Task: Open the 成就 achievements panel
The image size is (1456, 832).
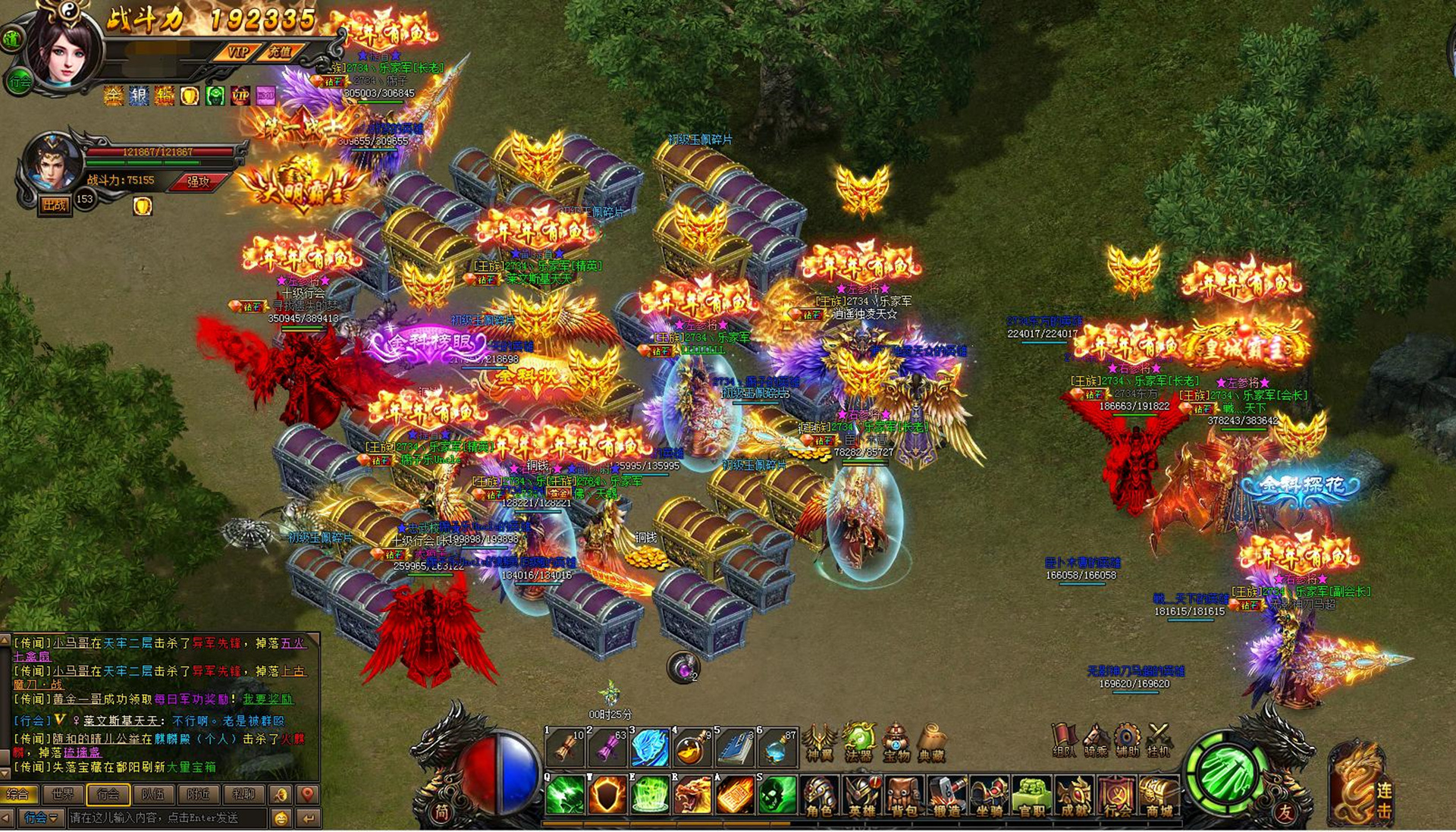Action: pyautogui.click(x=1074, y=797)
